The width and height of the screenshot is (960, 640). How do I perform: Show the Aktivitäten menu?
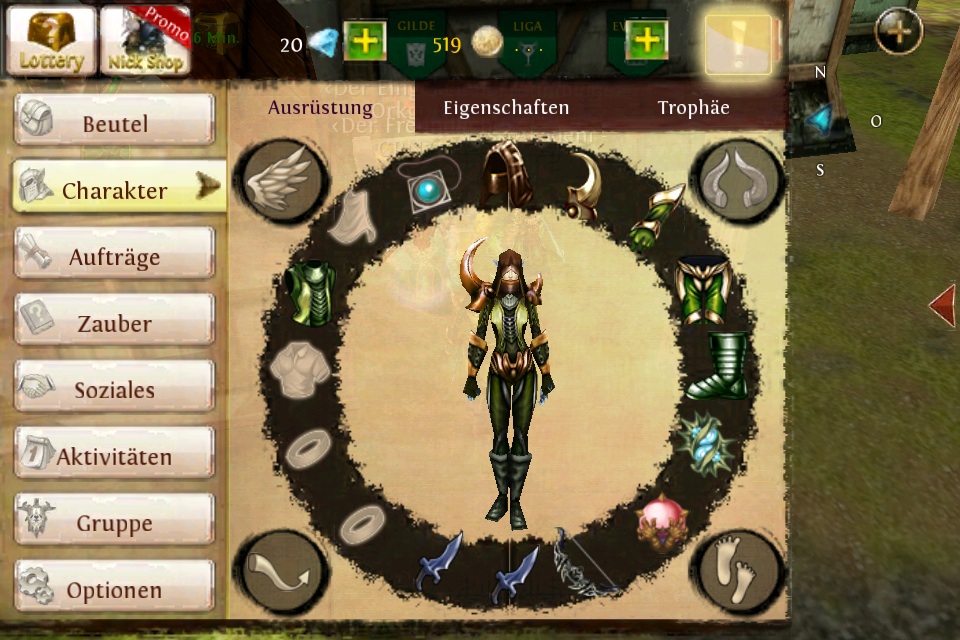(x=114, y=456)
